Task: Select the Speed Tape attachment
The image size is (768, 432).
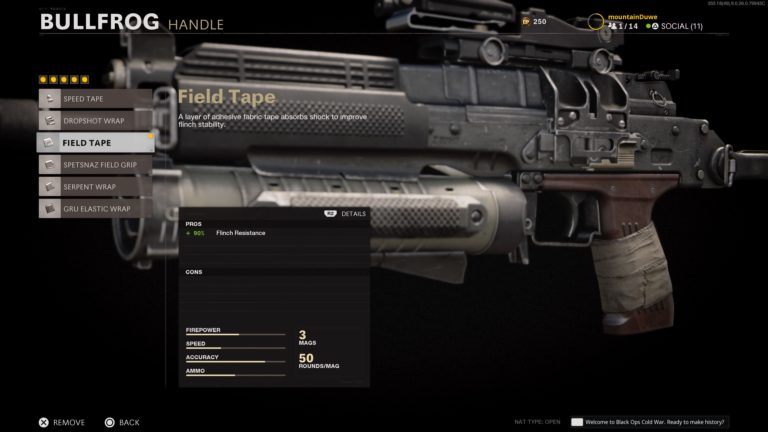Action: [x=94, y=98]
